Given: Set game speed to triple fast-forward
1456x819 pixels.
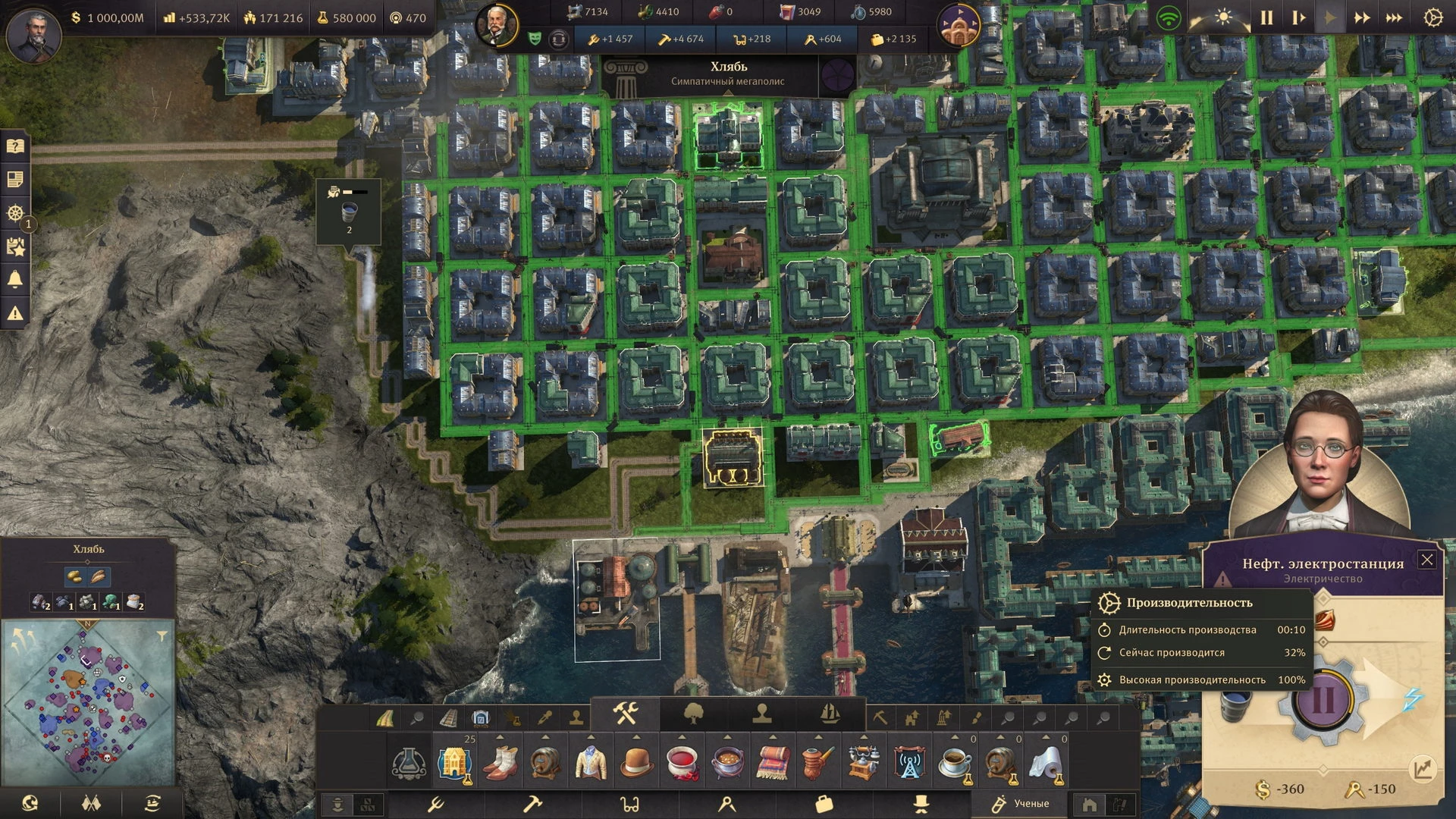Looking at the screenshot, I should point(1394,18).
